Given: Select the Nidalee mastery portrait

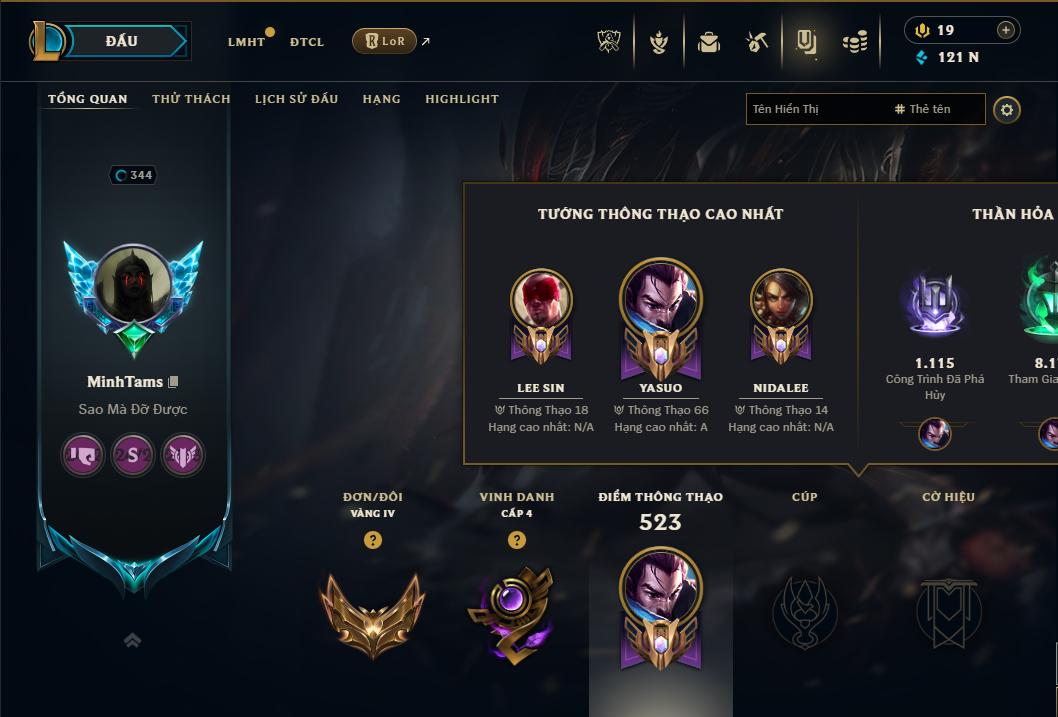Looking at the screenshot, I should [781, 300].
